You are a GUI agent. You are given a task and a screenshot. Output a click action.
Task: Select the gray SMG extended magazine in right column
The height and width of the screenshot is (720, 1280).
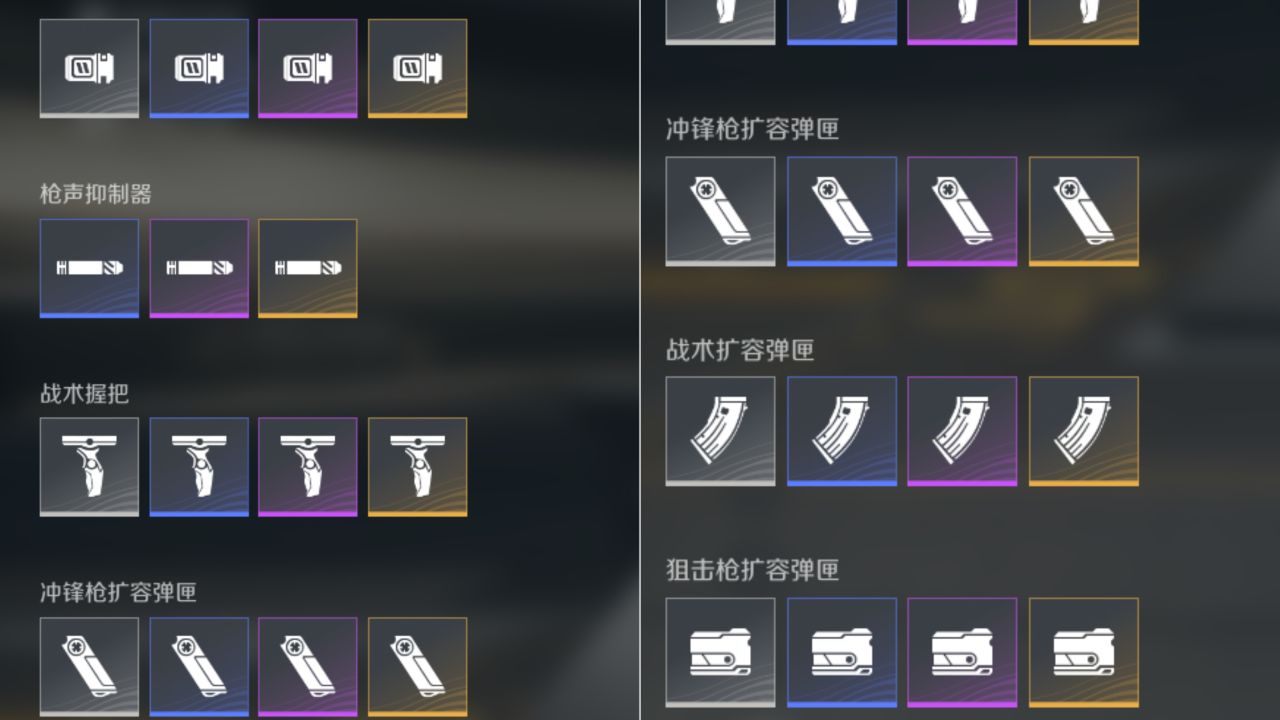[720, 211]
